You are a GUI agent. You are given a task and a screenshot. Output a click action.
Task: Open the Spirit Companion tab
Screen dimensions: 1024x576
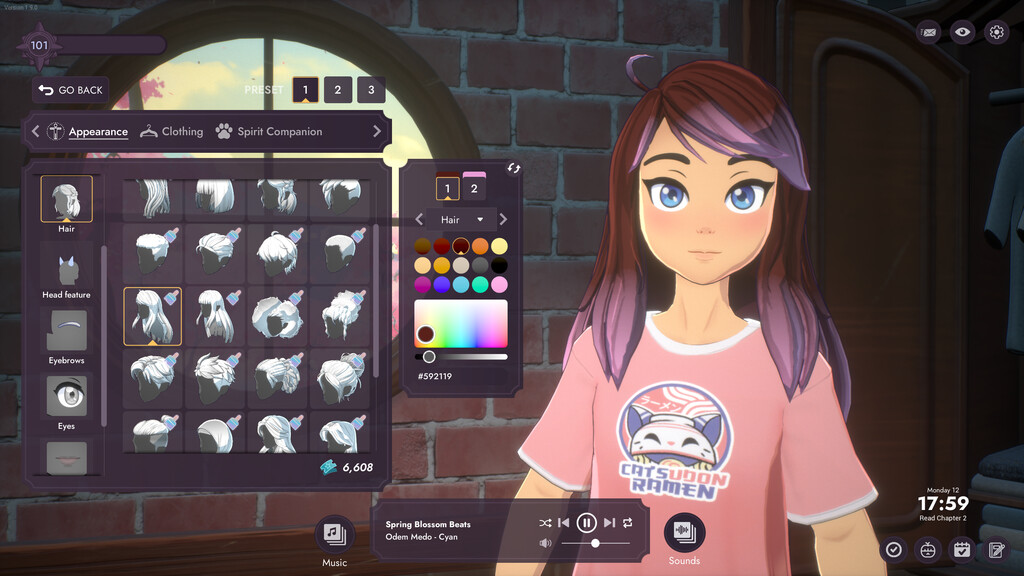[269, 132]
